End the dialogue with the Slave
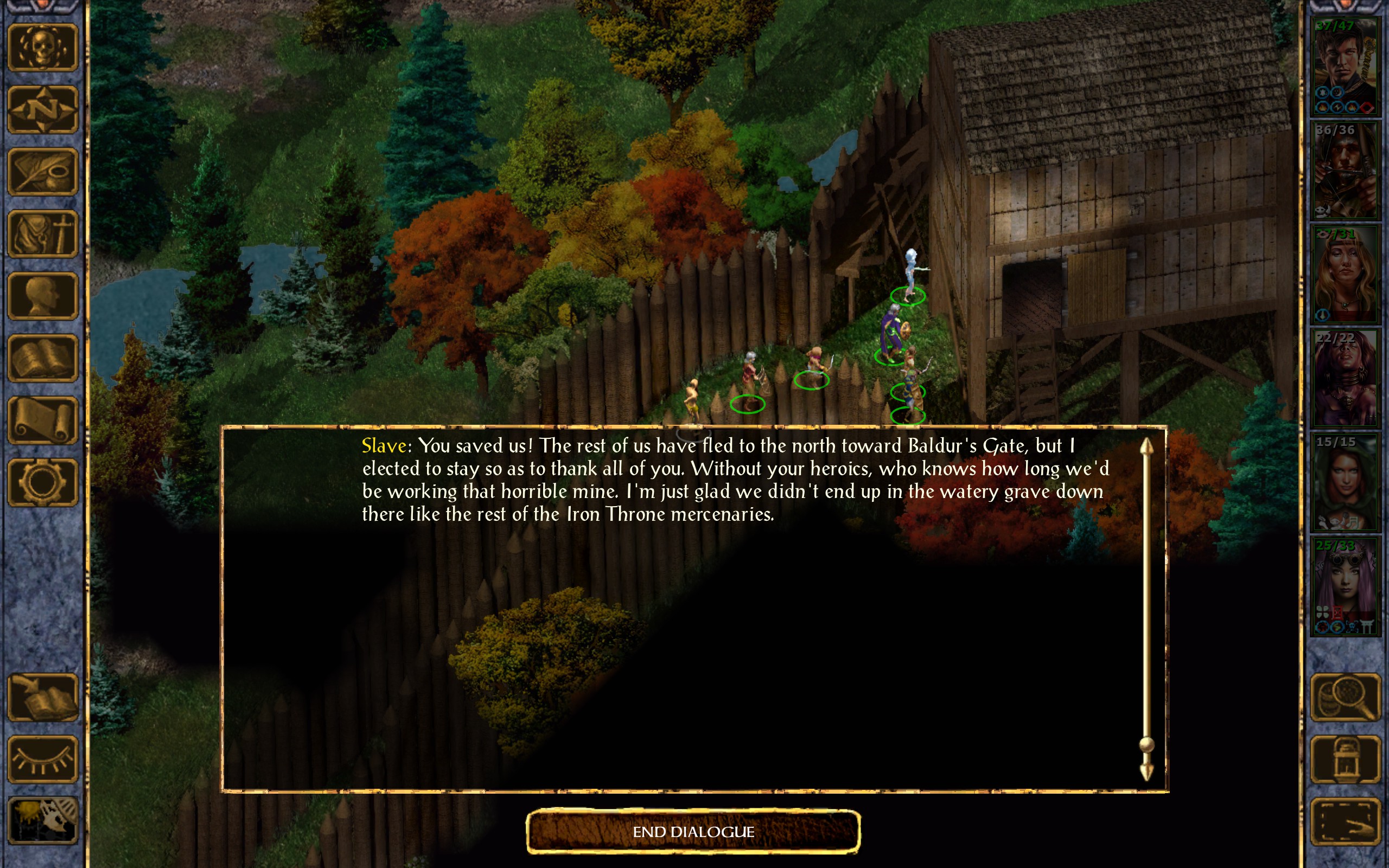This screenshot has width=1389, height=868. point(693,831)
